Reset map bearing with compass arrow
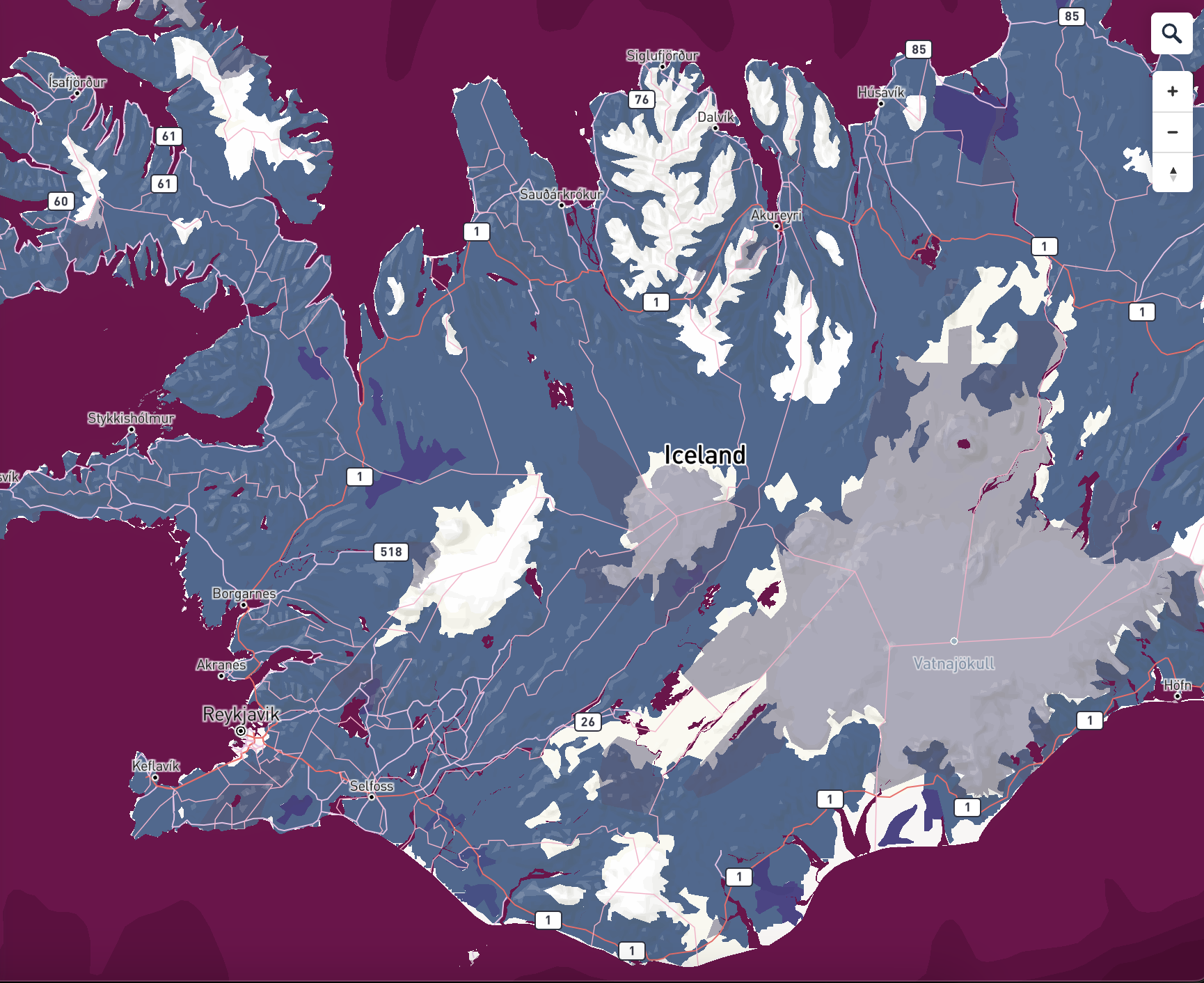Screen dimensions: 1204x983 1172,172
